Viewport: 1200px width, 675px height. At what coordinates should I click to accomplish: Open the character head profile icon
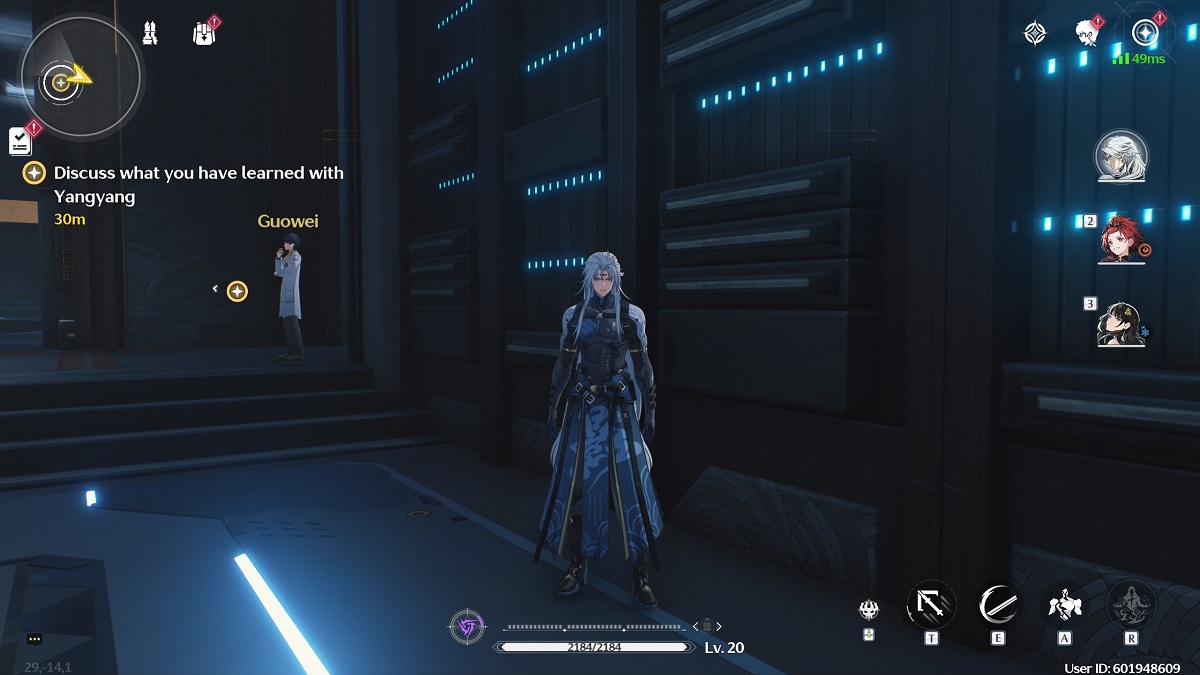click(x=1087, y=33)
